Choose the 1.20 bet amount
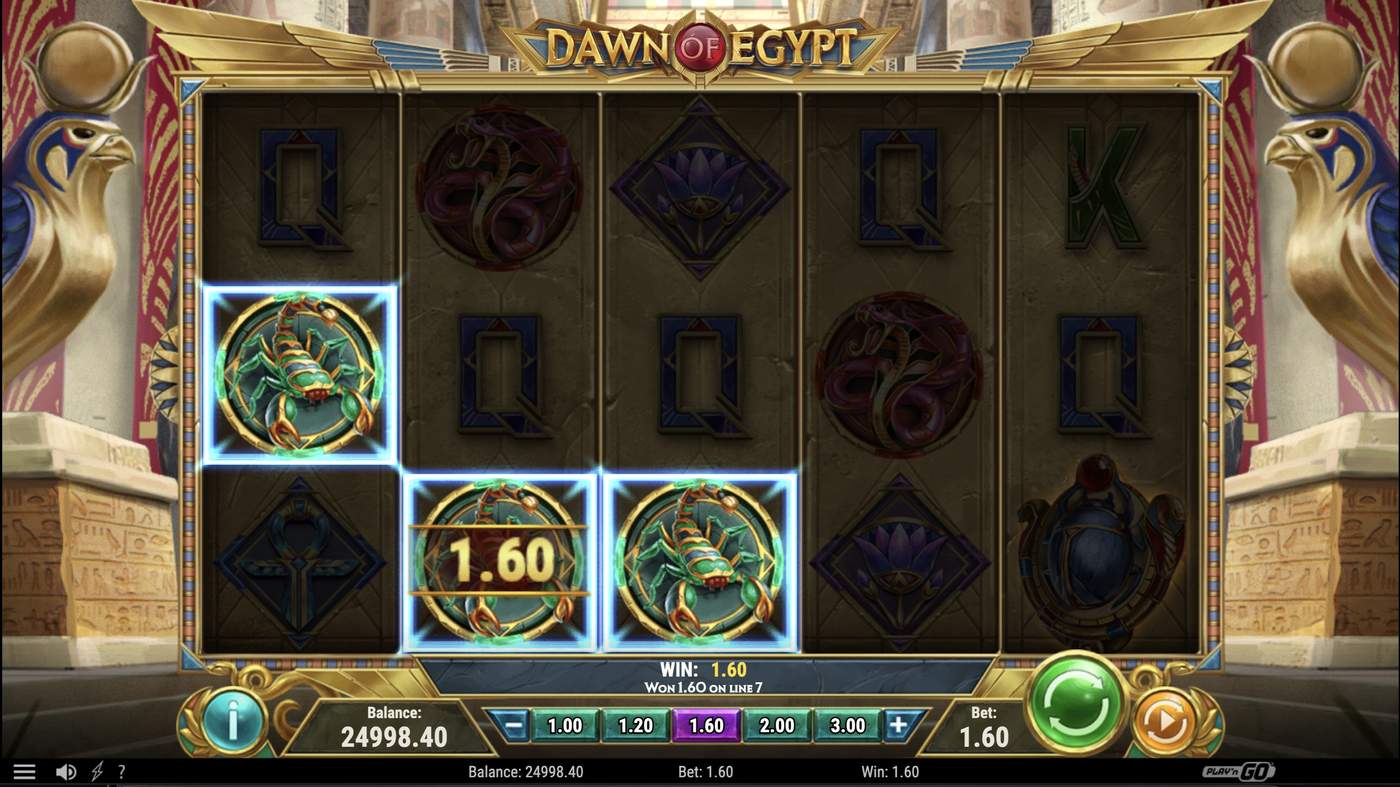Image resolution: width=1400 pixels, height=787 pixels. [637, 725]
